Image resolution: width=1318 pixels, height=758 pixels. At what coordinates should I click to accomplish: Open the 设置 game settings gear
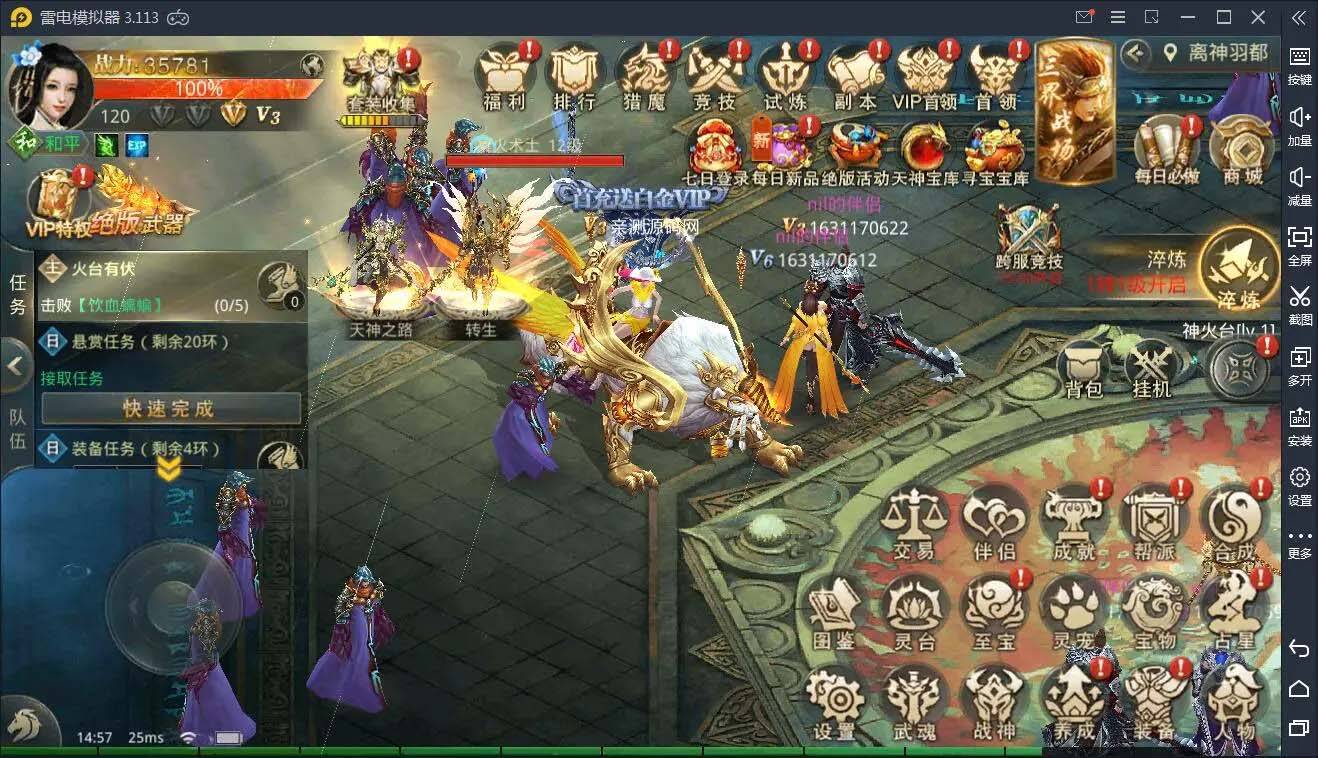click(834, 702)
